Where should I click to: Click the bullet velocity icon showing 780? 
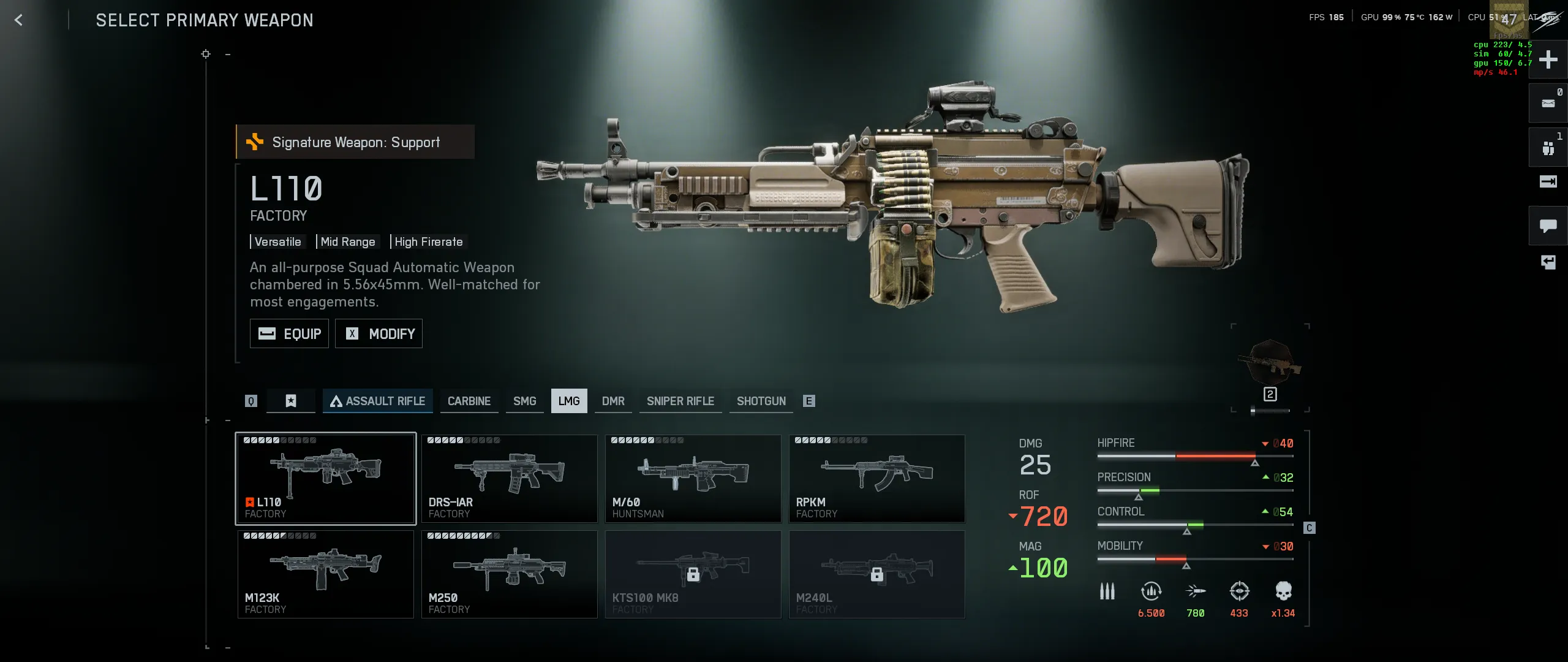pos(1195,592)
